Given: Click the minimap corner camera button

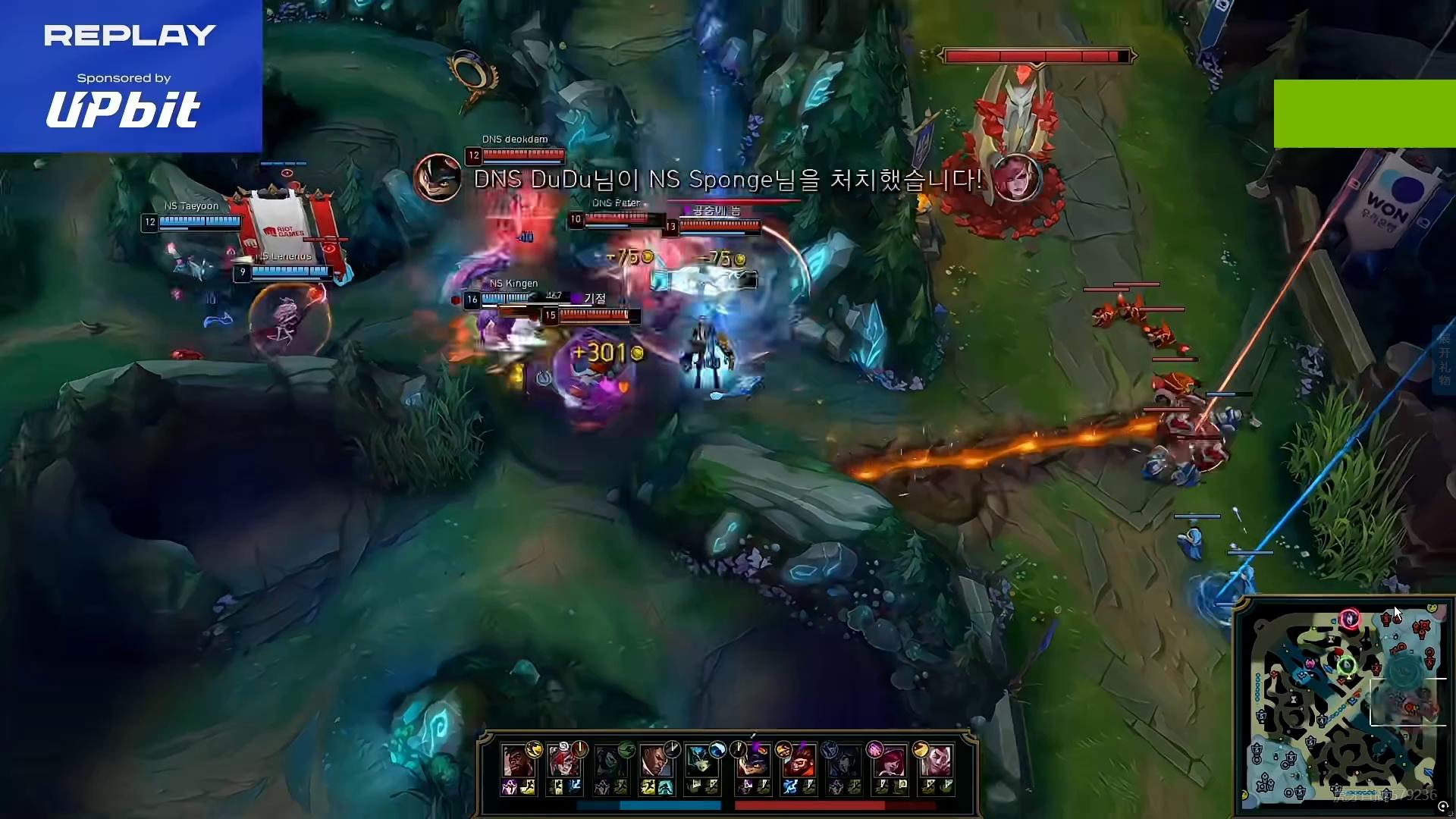Looking at the screenshot, I should pos(1442,807).
